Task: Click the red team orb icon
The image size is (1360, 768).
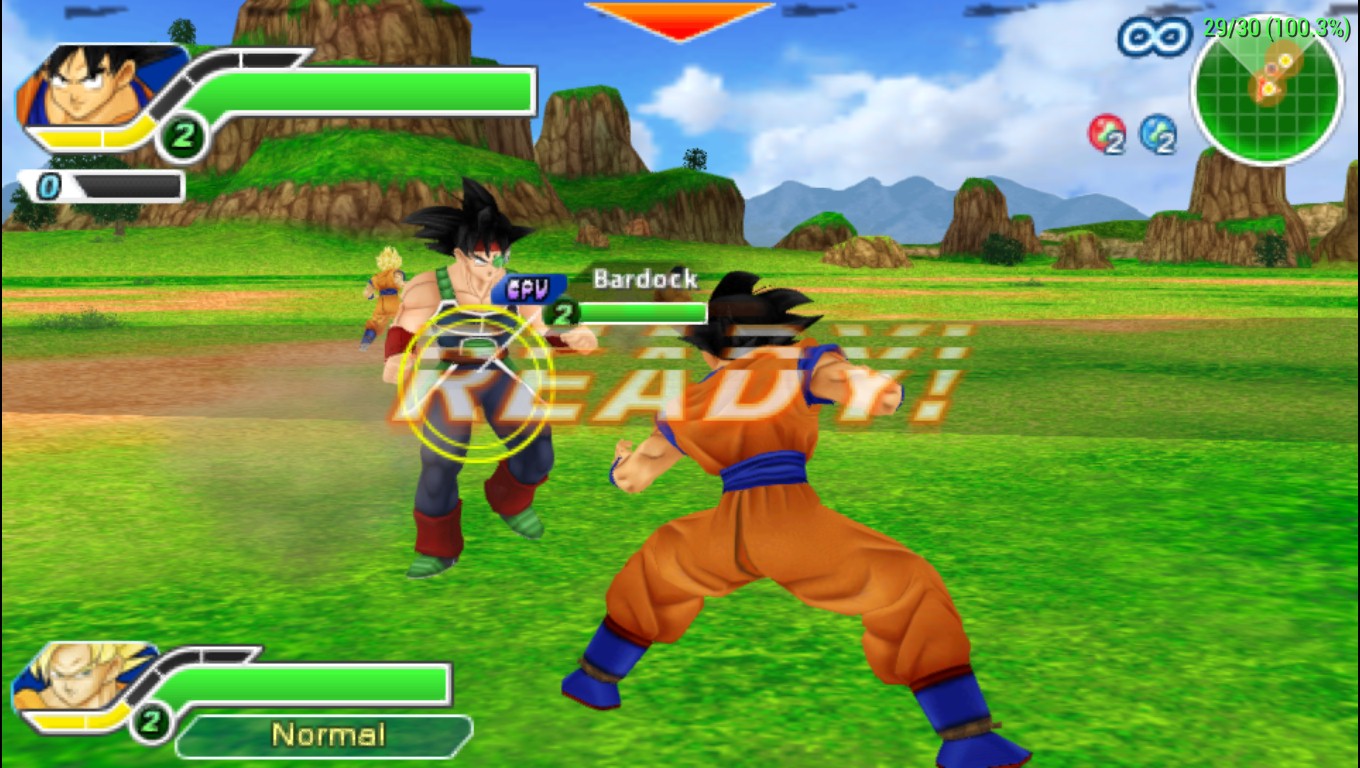Action: coord(1106,133)
